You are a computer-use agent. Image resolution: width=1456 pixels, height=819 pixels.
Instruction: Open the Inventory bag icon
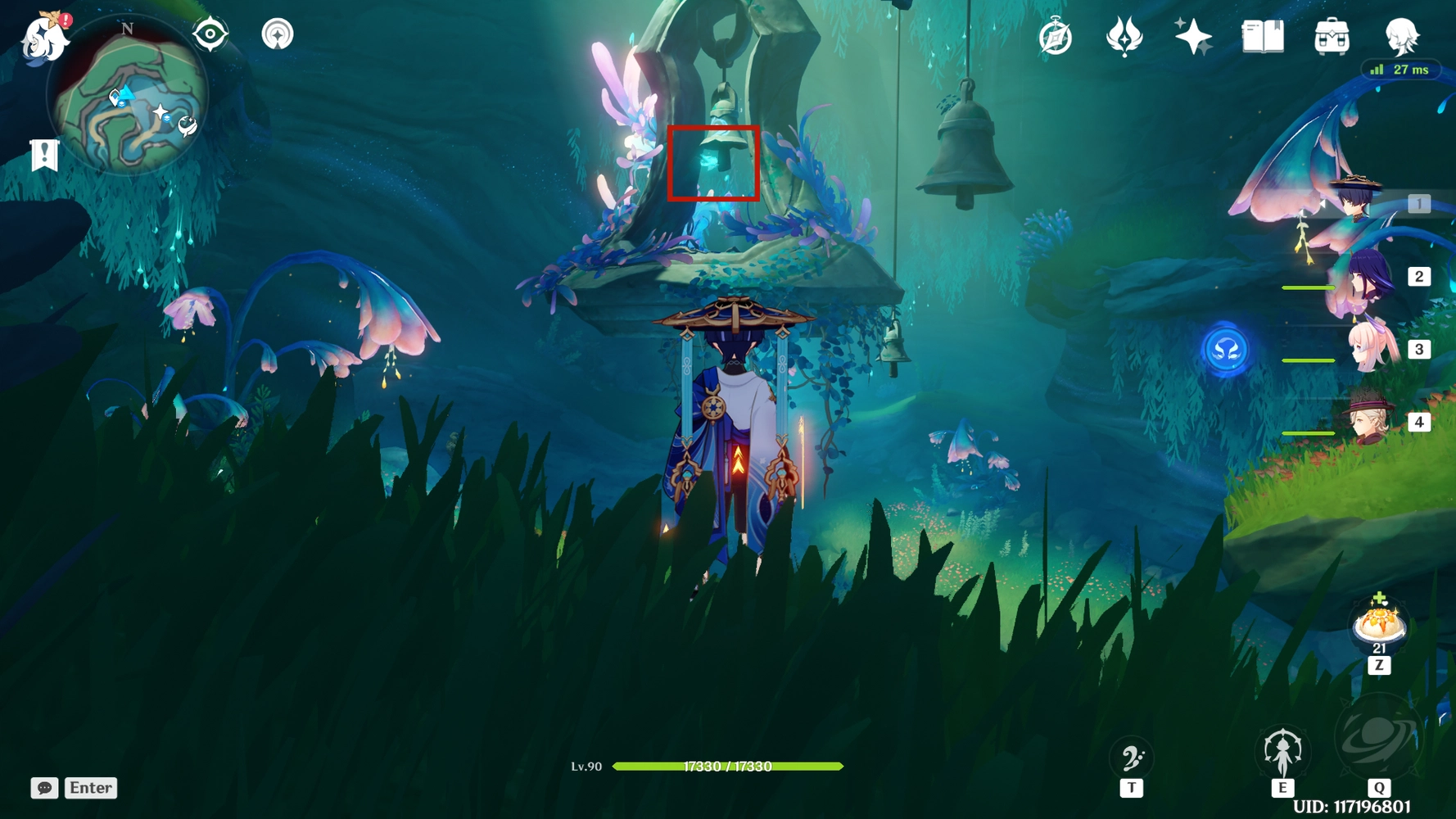(x=1332, y=36)
